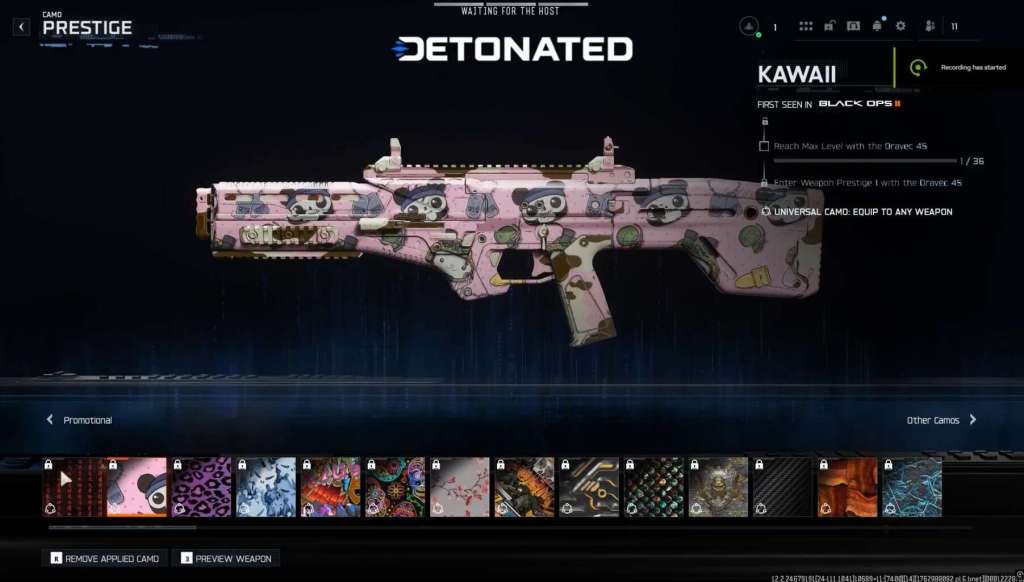Click the player rank emblem icon

coord(750,27)
